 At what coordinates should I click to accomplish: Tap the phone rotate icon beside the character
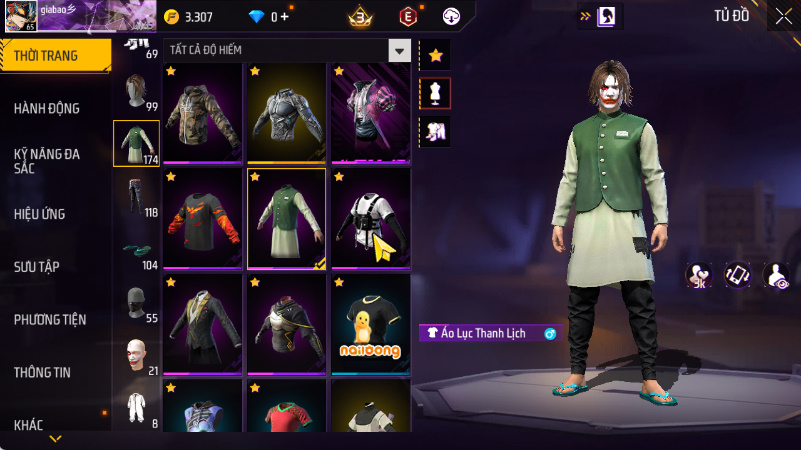pyautogui.click(x=737, y=275)
